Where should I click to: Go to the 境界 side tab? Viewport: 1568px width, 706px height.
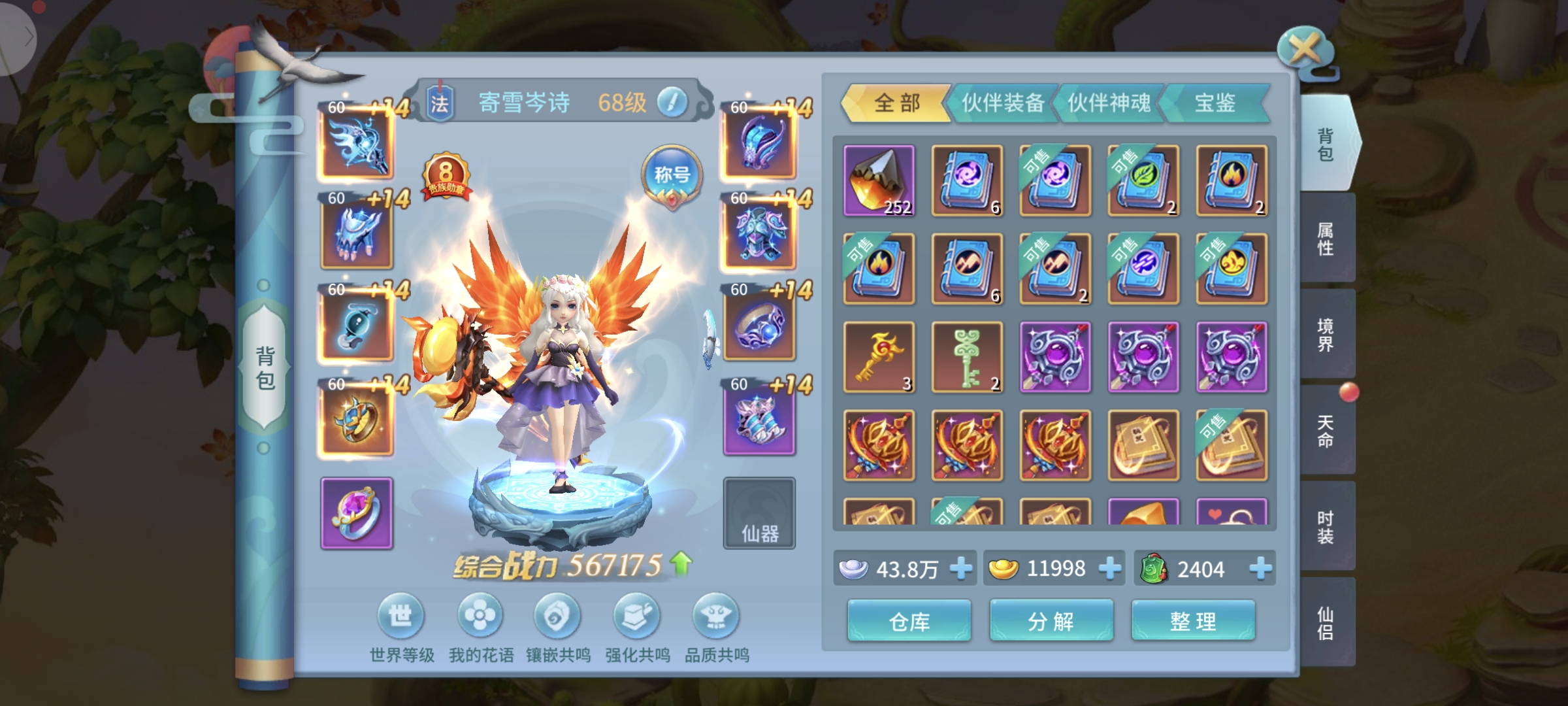click(1326, 335)
